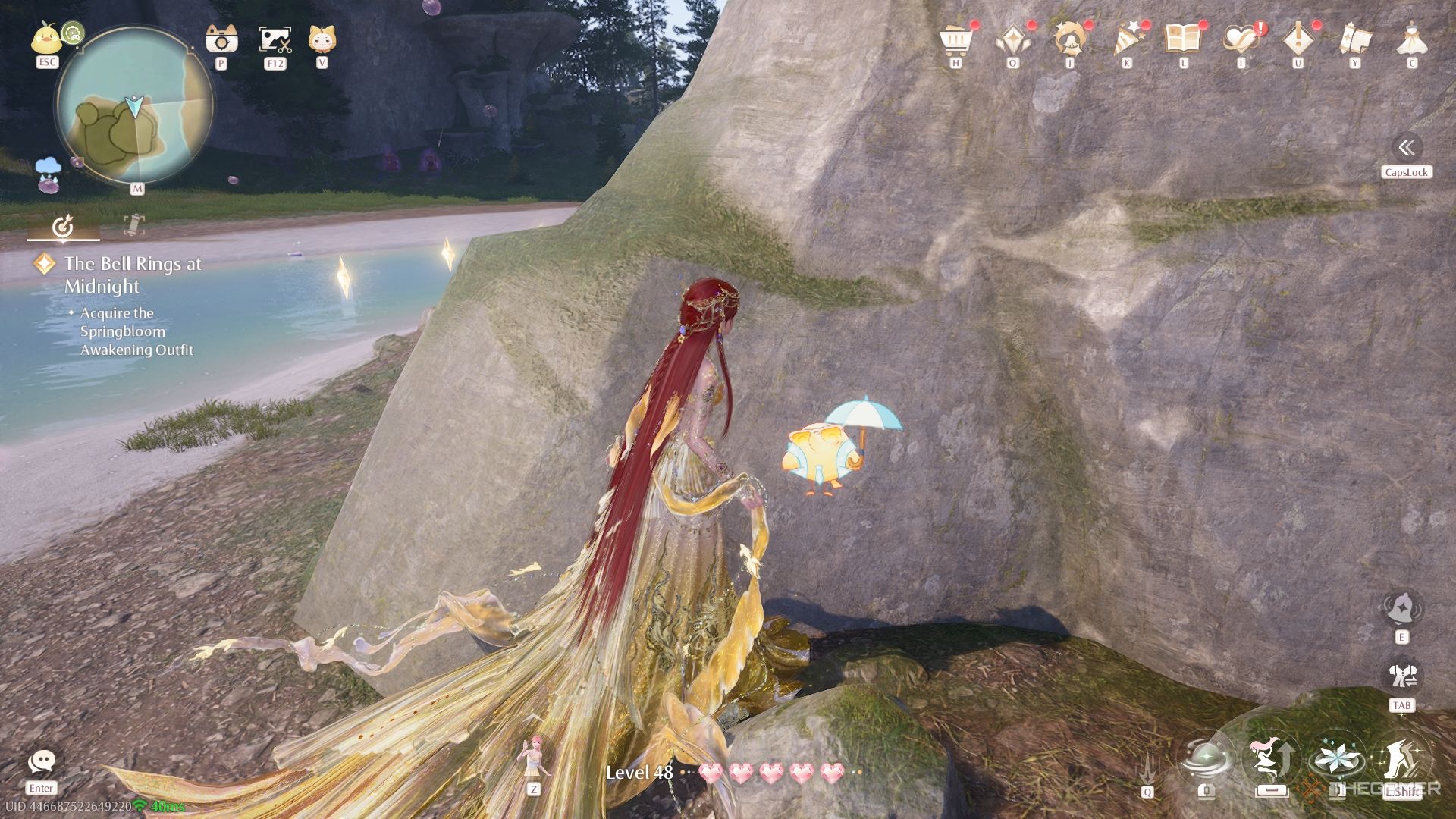1456x819 pixels.
Task: Open the open-book journal icon
Action: point(1184,39)
